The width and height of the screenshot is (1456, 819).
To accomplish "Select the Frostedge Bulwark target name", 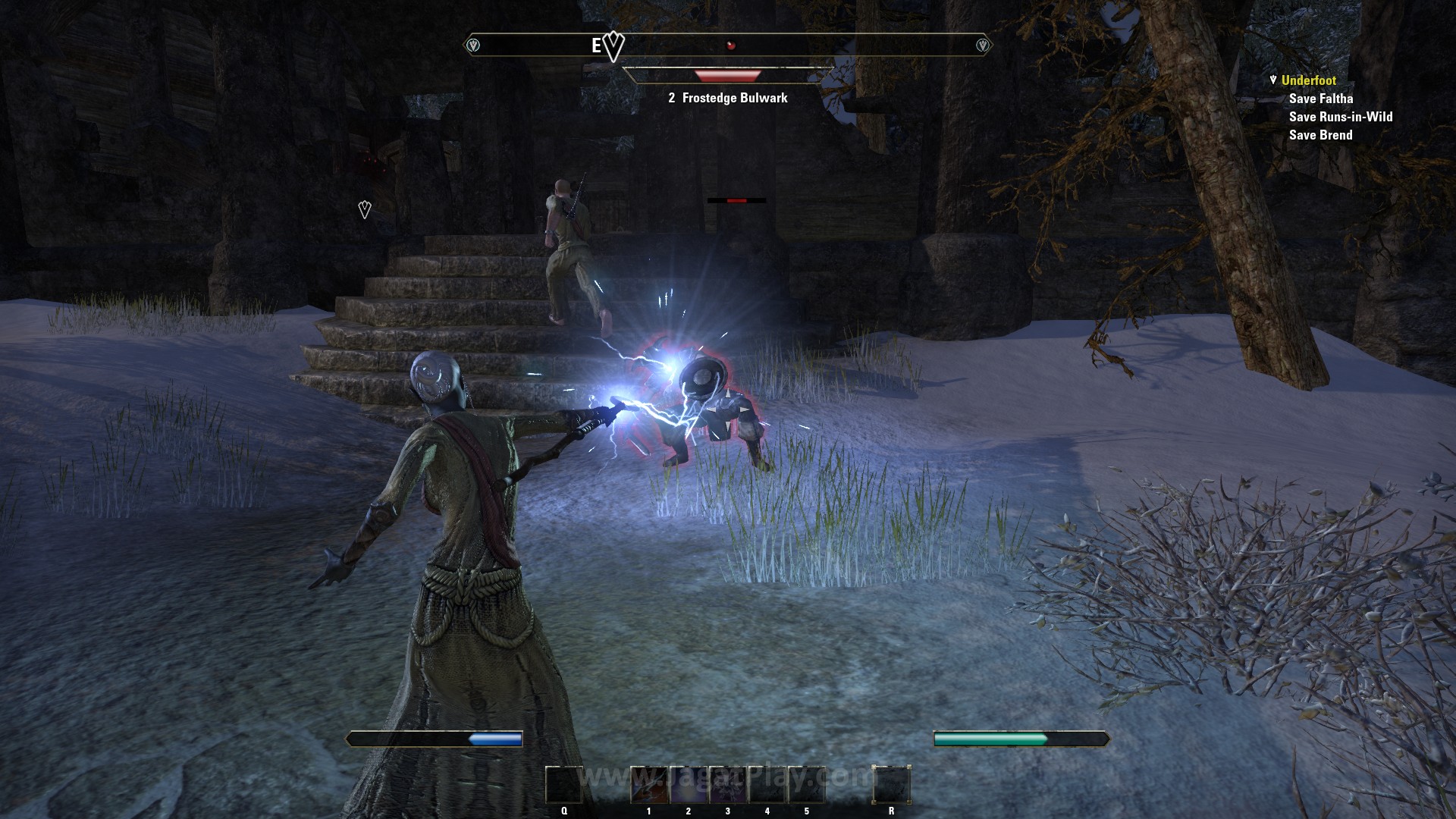I will click(734, 98).
